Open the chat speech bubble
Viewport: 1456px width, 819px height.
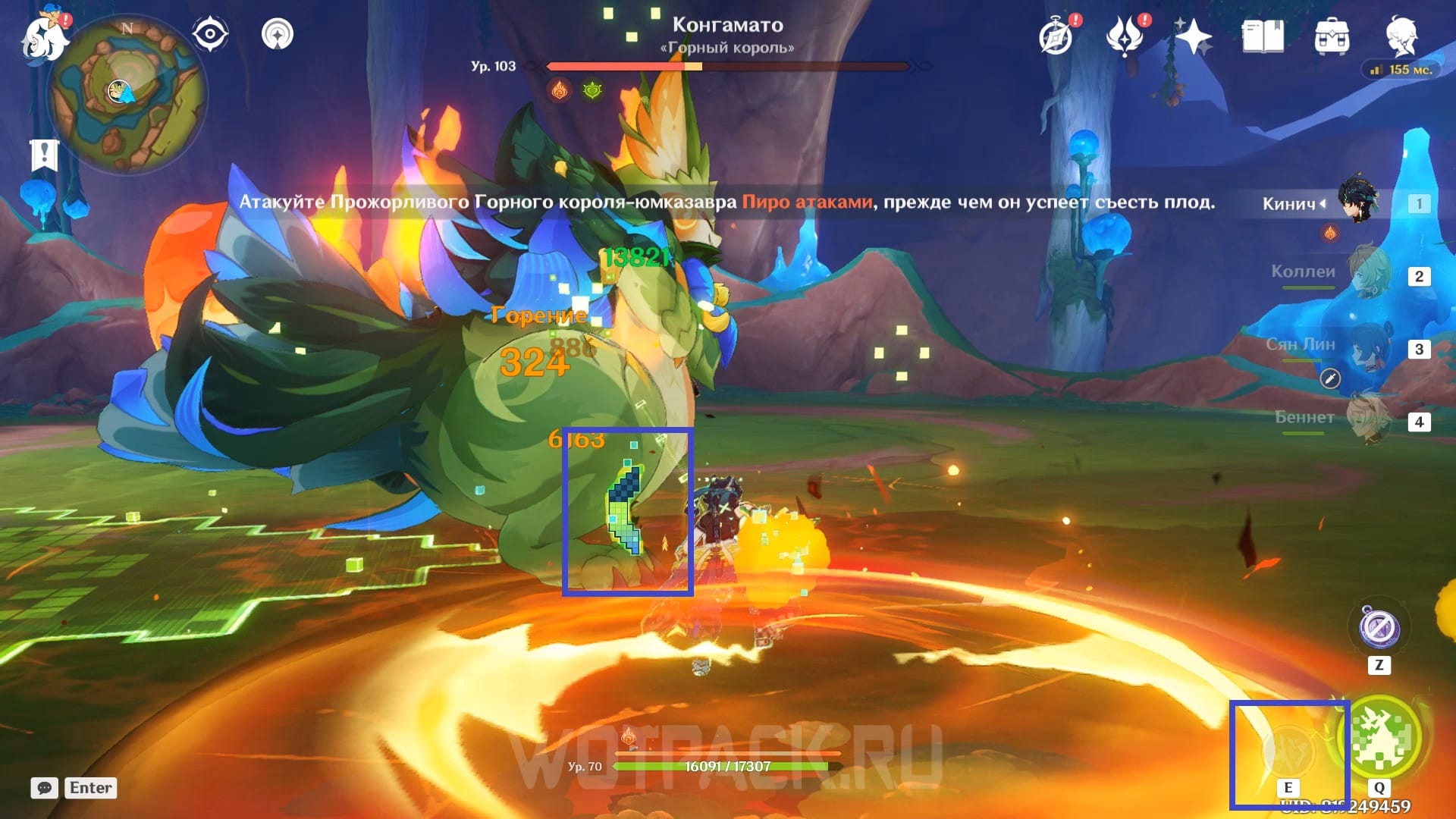point(44,788)
